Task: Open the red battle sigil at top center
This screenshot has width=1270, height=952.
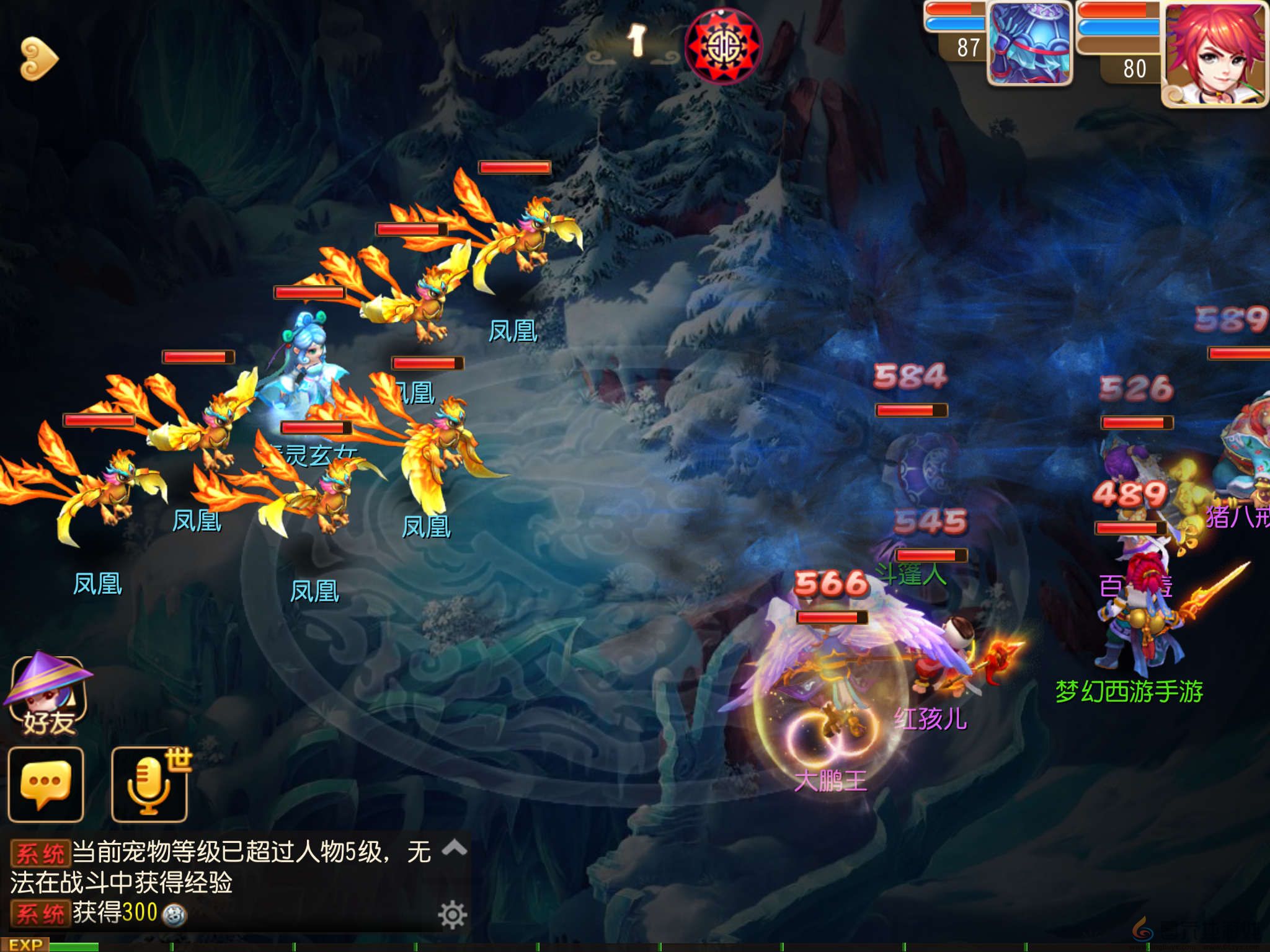Action: [723, 46]
